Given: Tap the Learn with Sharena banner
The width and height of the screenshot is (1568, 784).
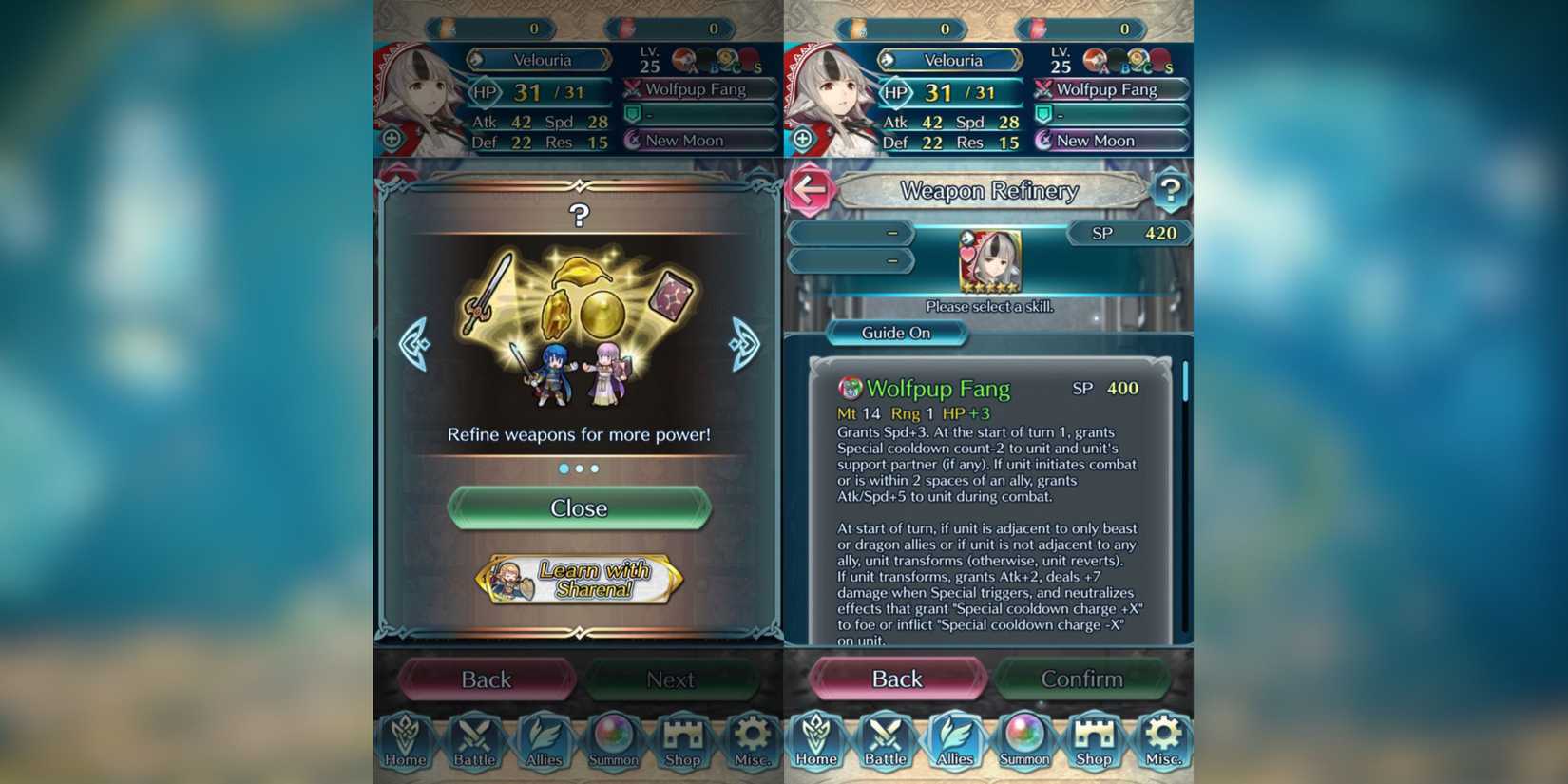Looking at the screenshot, I should [580, 577].
